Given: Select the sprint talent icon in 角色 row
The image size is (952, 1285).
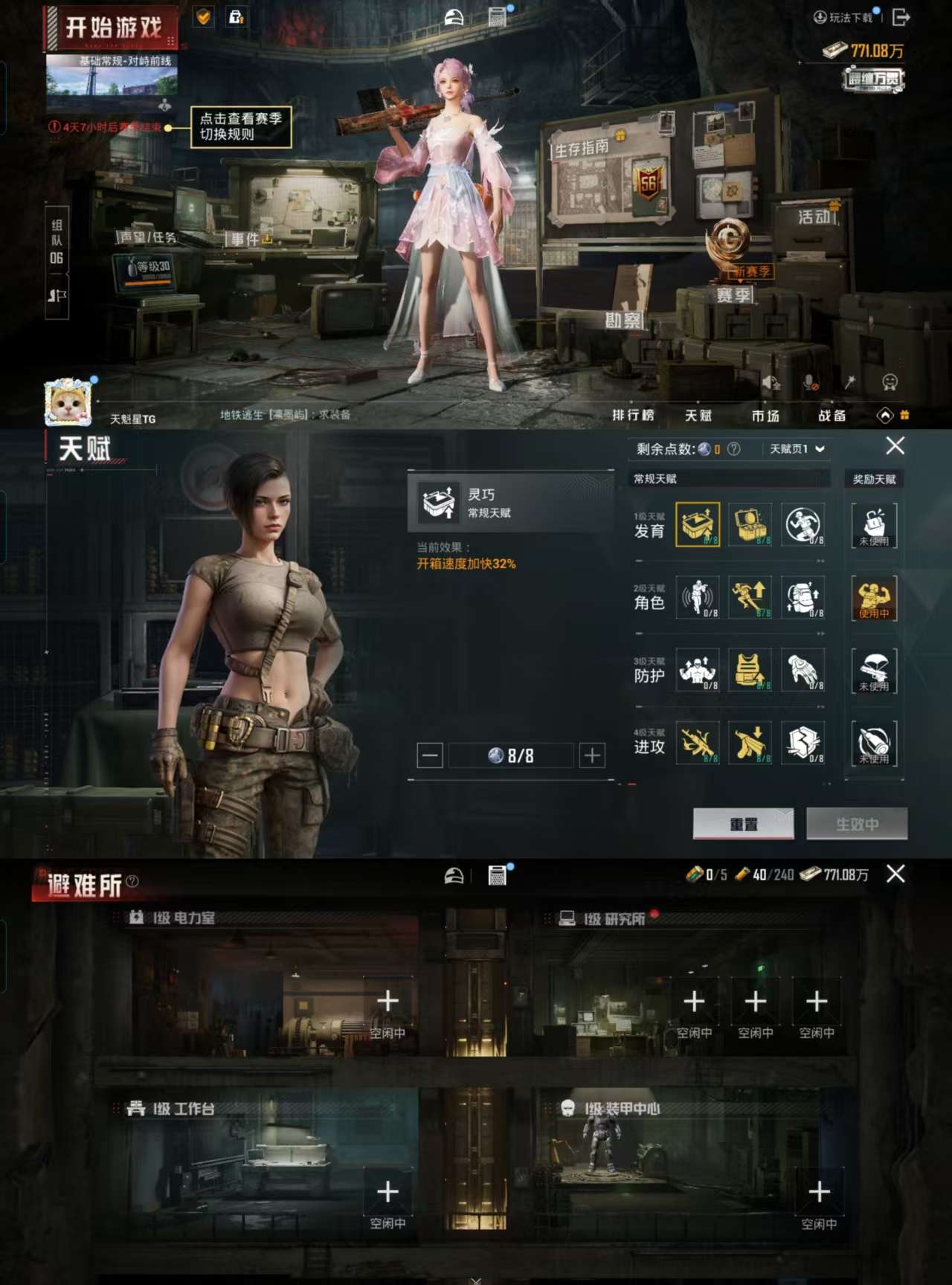Looking at the screenshot, I should [x=751, y=599].
